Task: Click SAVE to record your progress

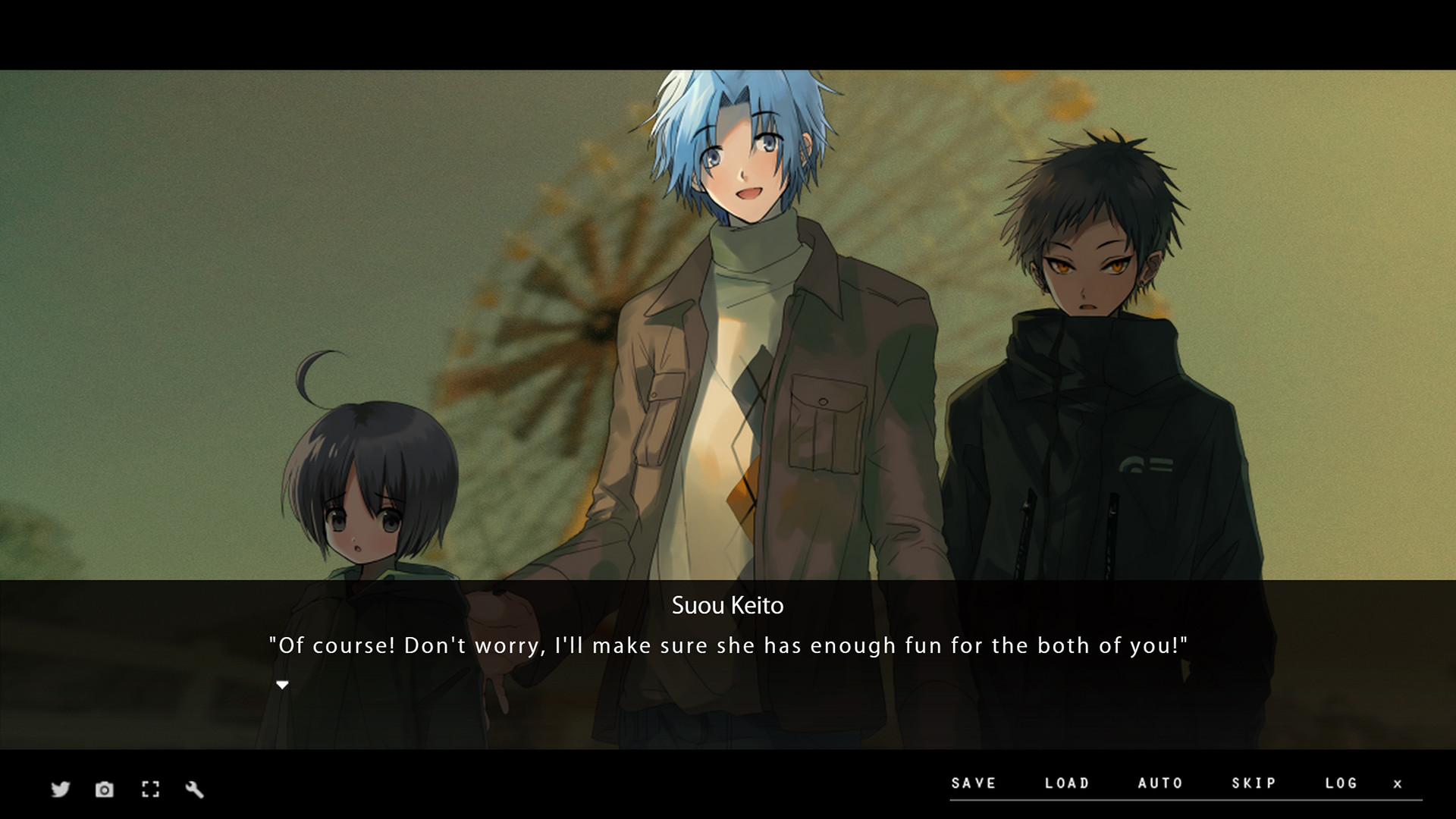Action: (974, 783)
